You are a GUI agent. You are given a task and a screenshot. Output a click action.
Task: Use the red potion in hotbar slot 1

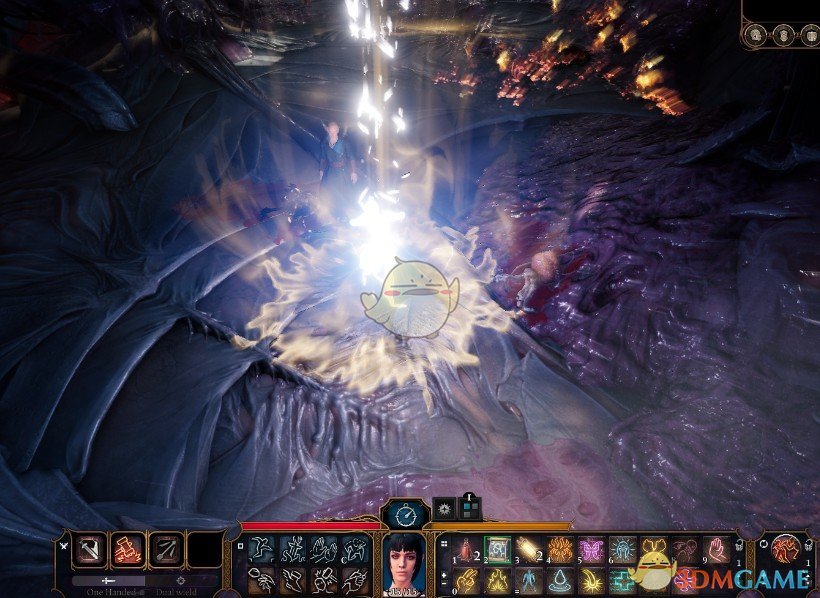tap(466, 549)
